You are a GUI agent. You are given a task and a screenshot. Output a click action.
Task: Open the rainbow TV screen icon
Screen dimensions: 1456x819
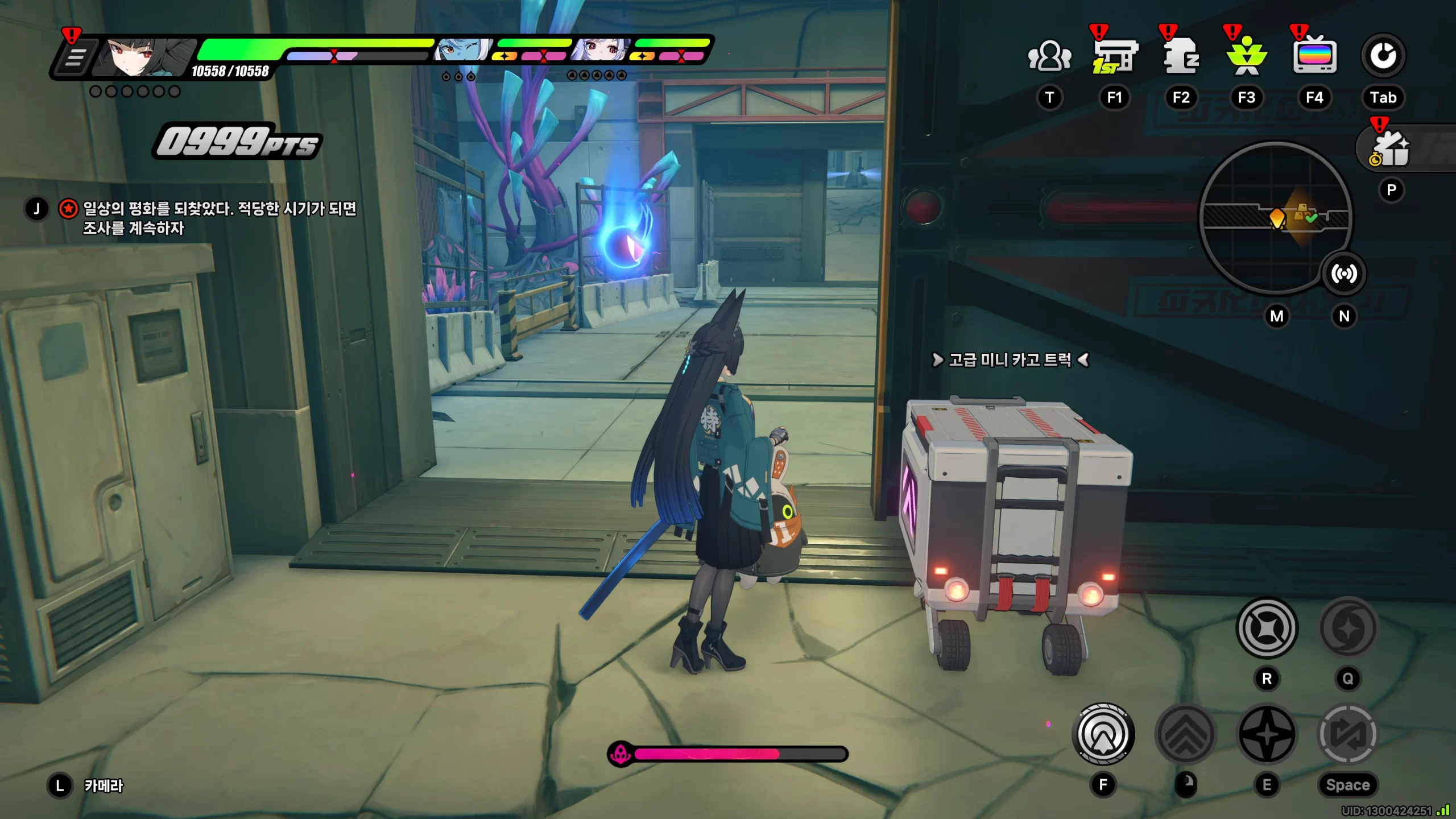[1314, 56]
